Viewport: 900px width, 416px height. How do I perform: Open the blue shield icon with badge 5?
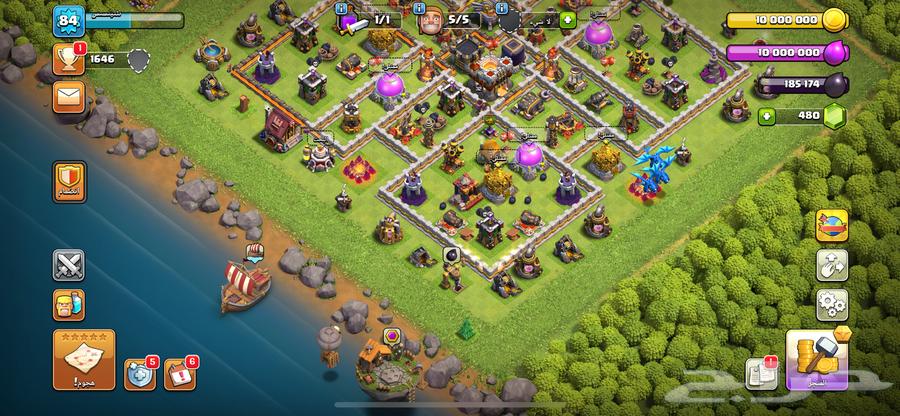pyautogui.click(x=139, y=374)
